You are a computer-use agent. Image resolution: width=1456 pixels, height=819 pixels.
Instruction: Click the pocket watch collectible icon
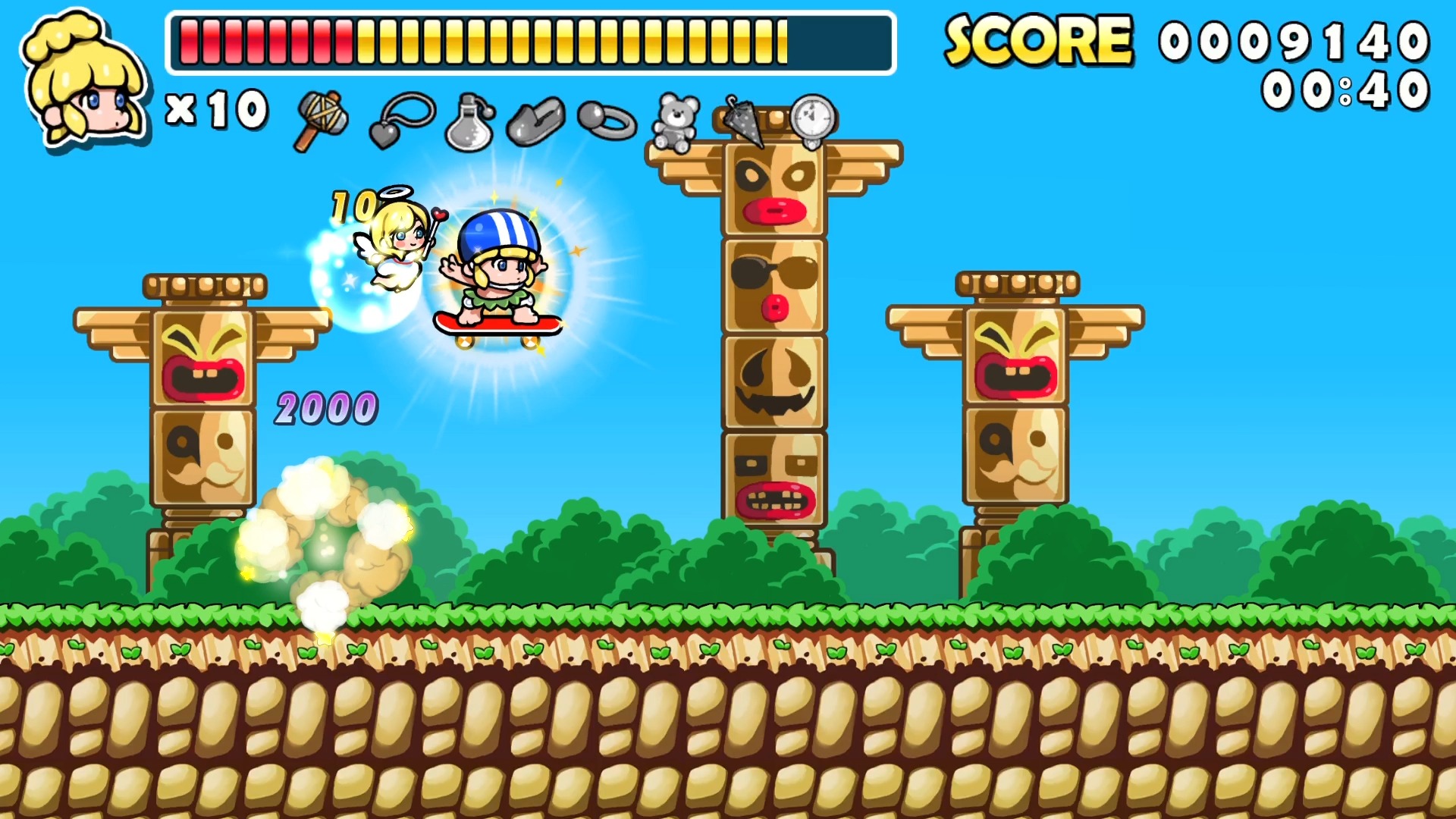point(813,121)
